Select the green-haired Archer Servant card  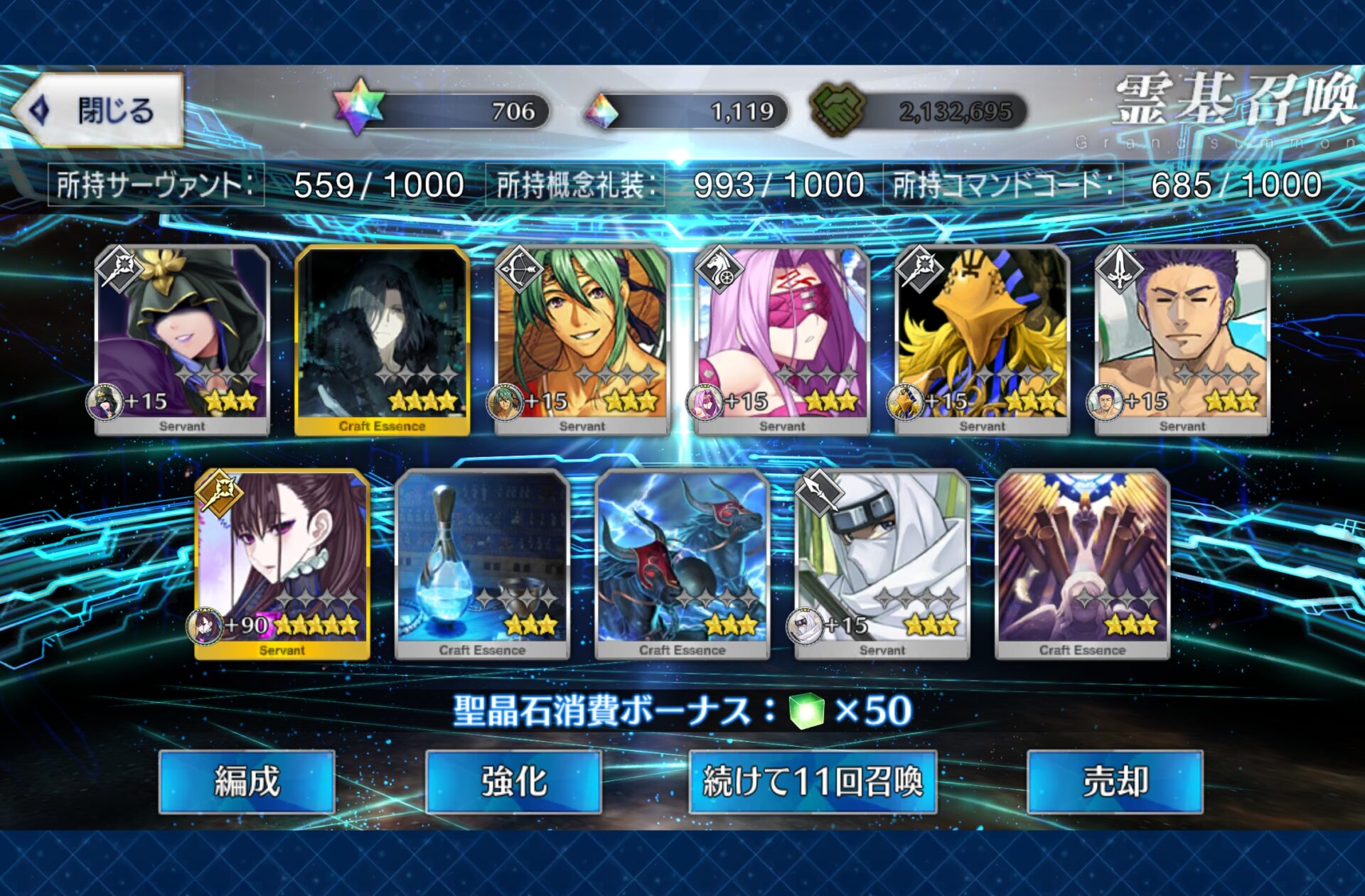(582, 339)
